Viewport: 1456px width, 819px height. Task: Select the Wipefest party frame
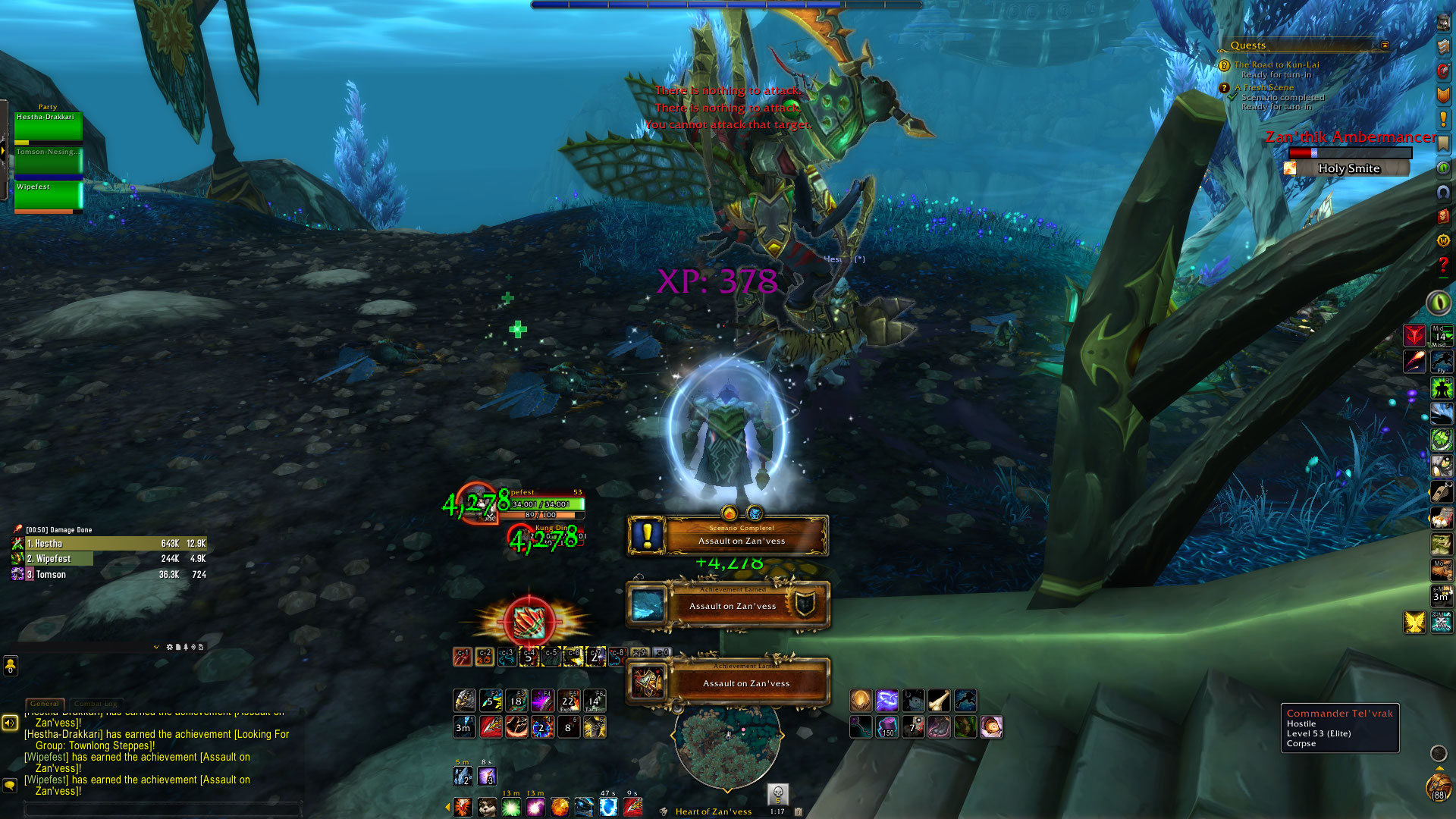[48, 196]
